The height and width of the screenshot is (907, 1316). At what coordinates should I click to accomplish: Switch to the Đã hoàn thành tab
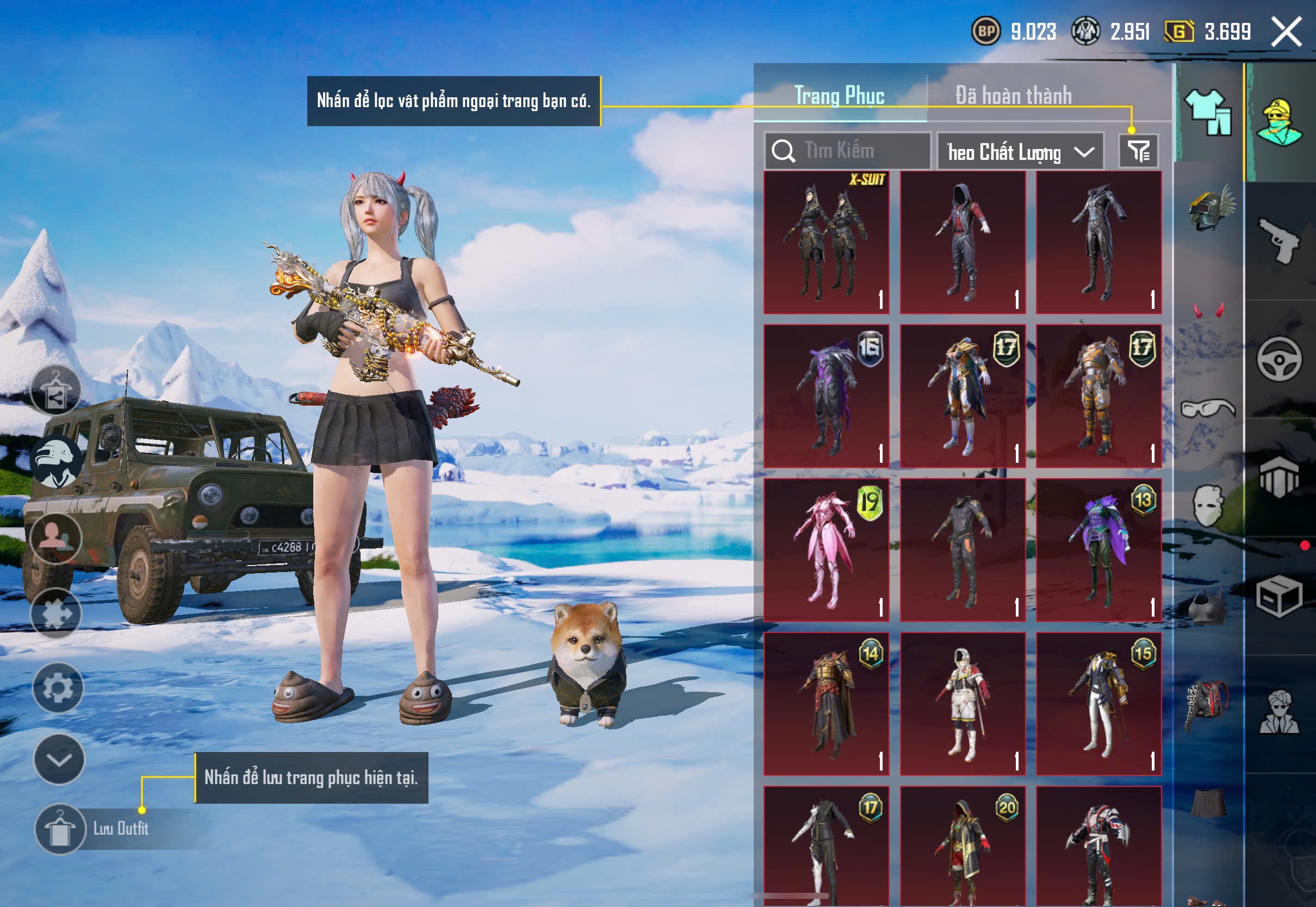[1013, 96]
